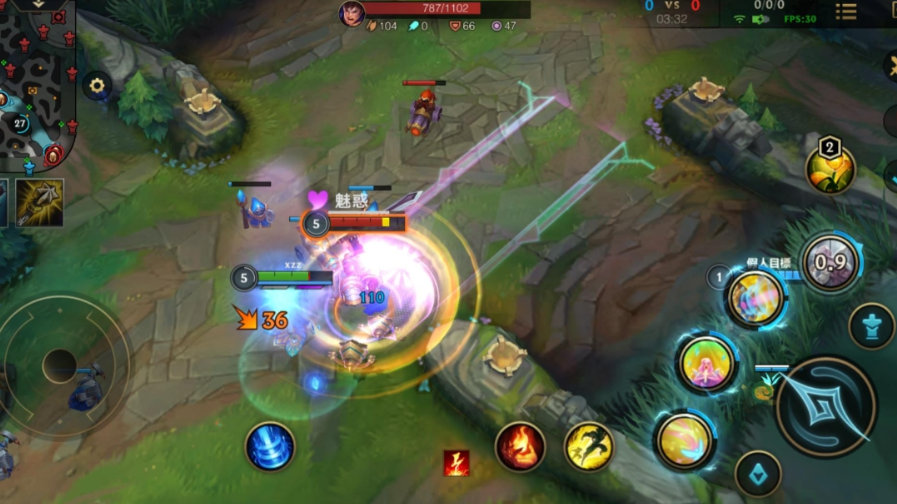Viewport: 897px width, 504px height.
Task: Click the minimap
Action: click(38, 85)
